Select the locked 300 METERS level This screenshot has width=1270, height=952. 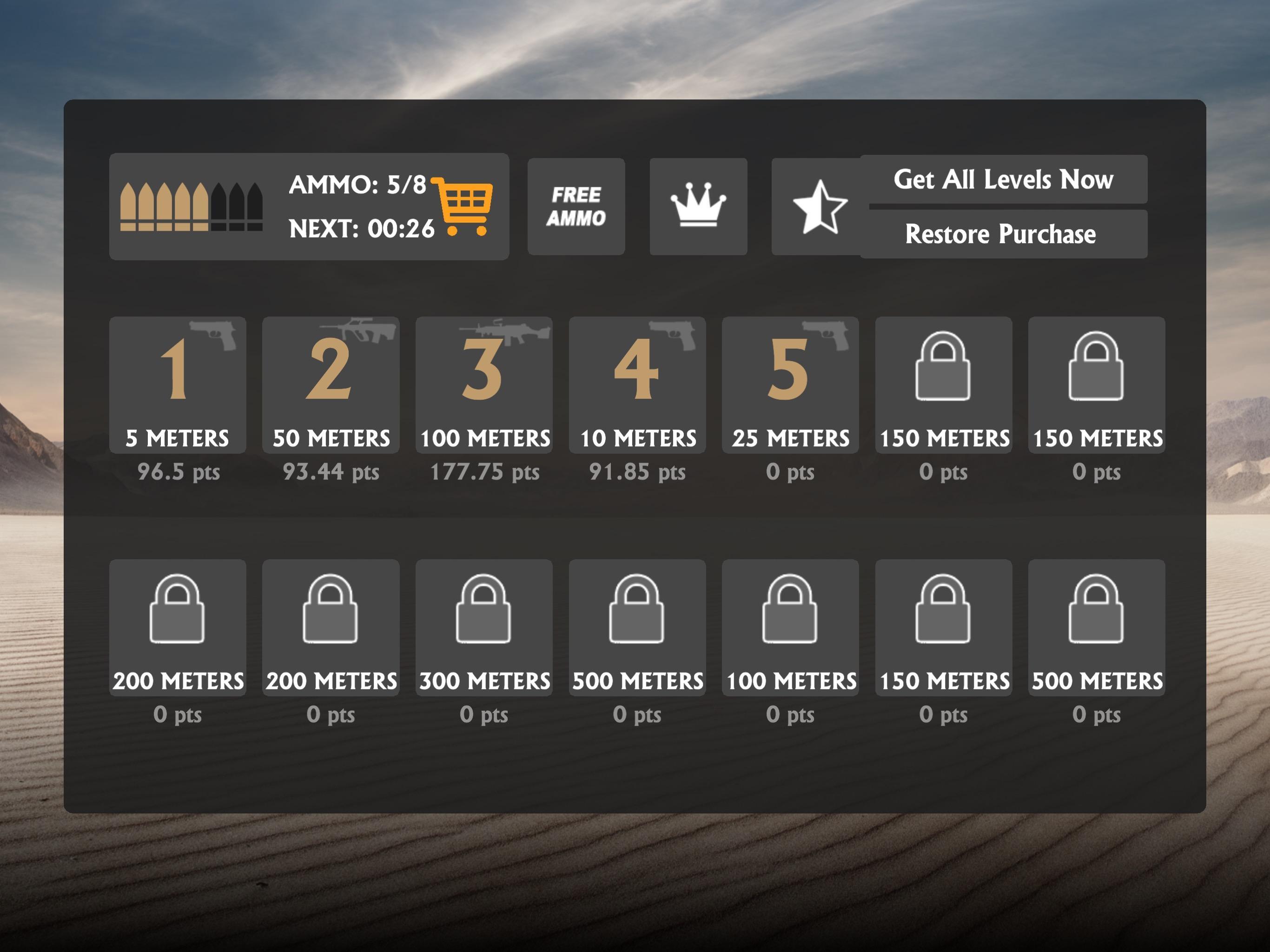(x=484, y=628)
